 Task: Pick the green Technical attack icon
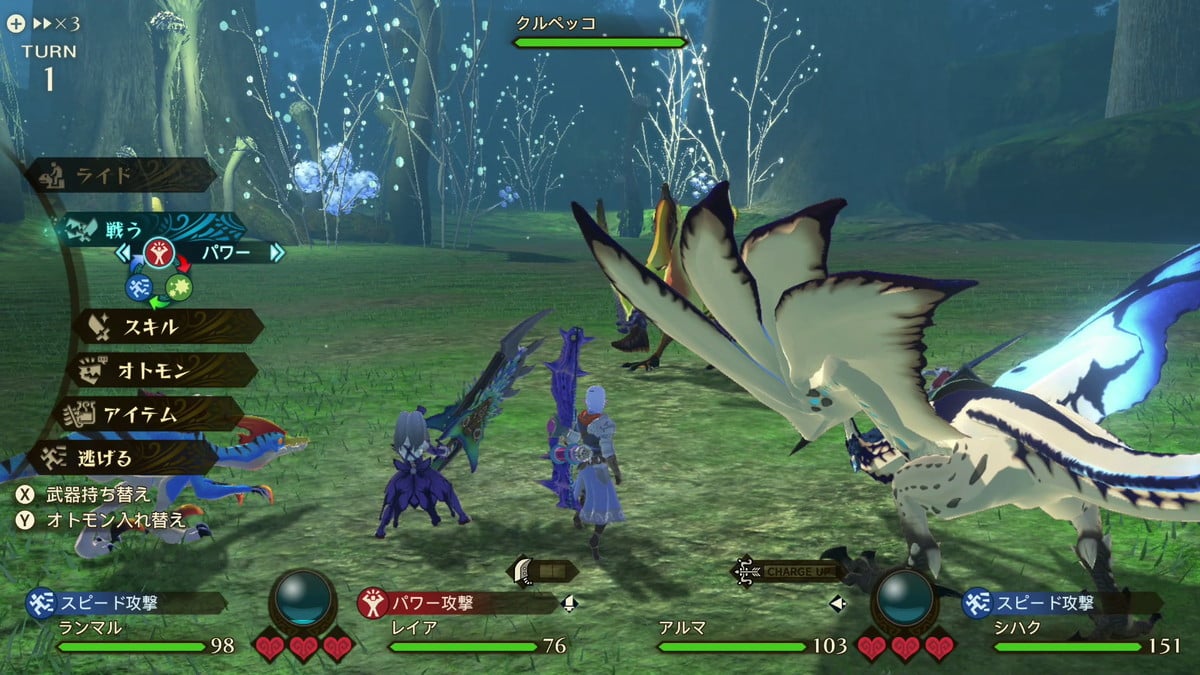(x=179, y=287)
